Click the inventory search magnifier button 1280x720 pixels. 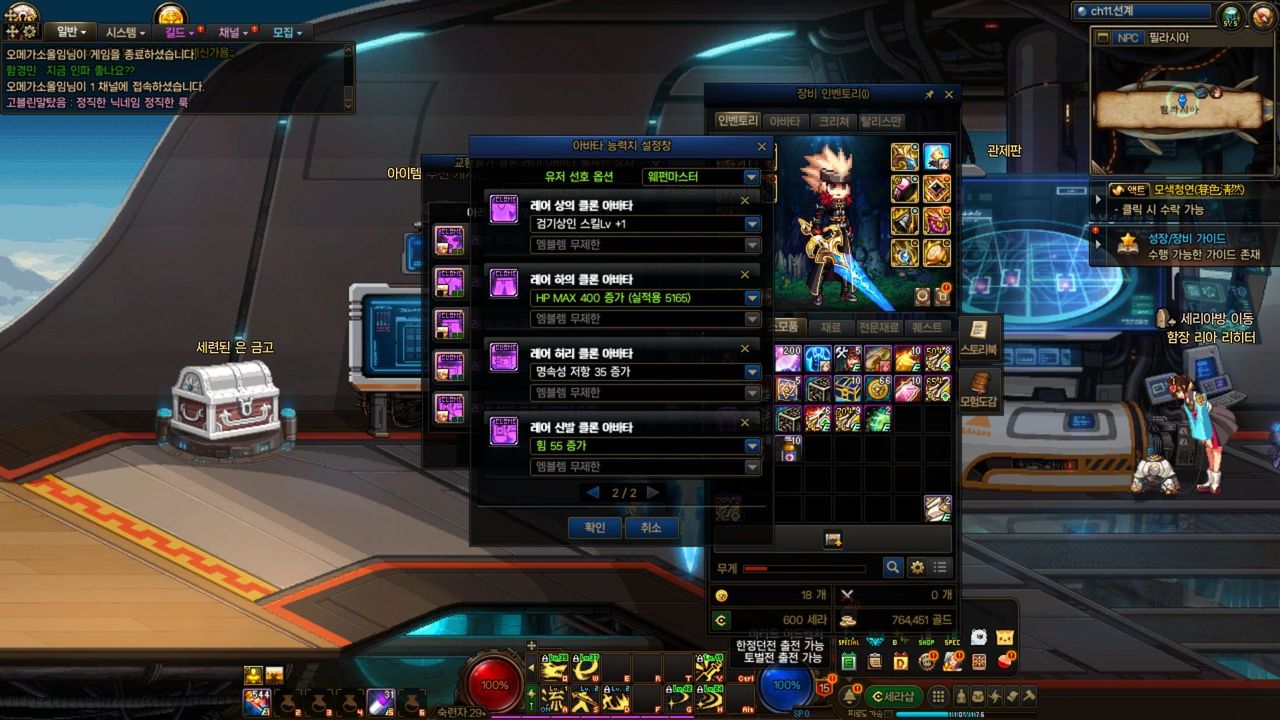[893, 567]
